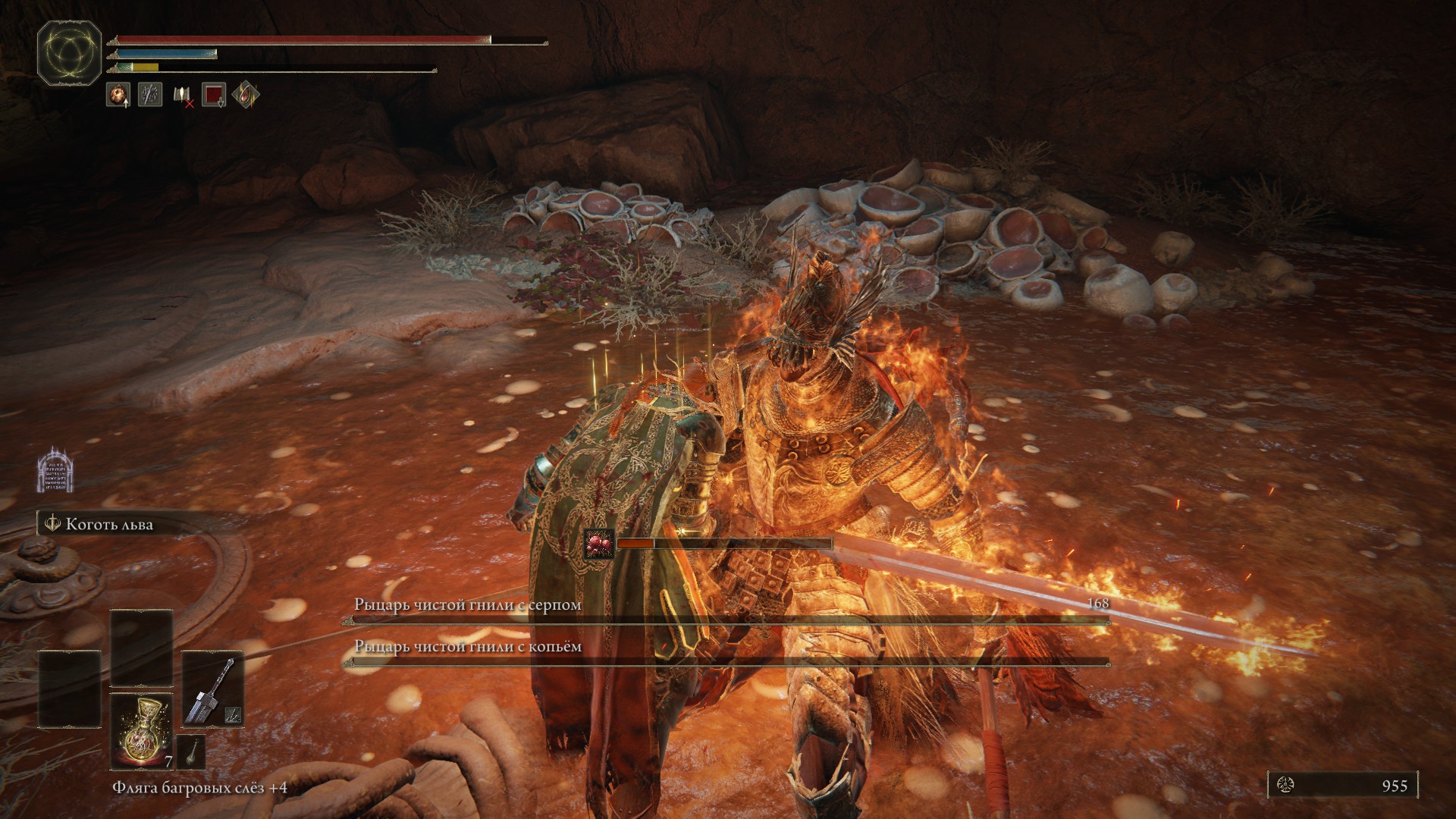Click the glowing rune arch icon
1456x819 pixels.
pyautogui.click(x=55, y=469)
